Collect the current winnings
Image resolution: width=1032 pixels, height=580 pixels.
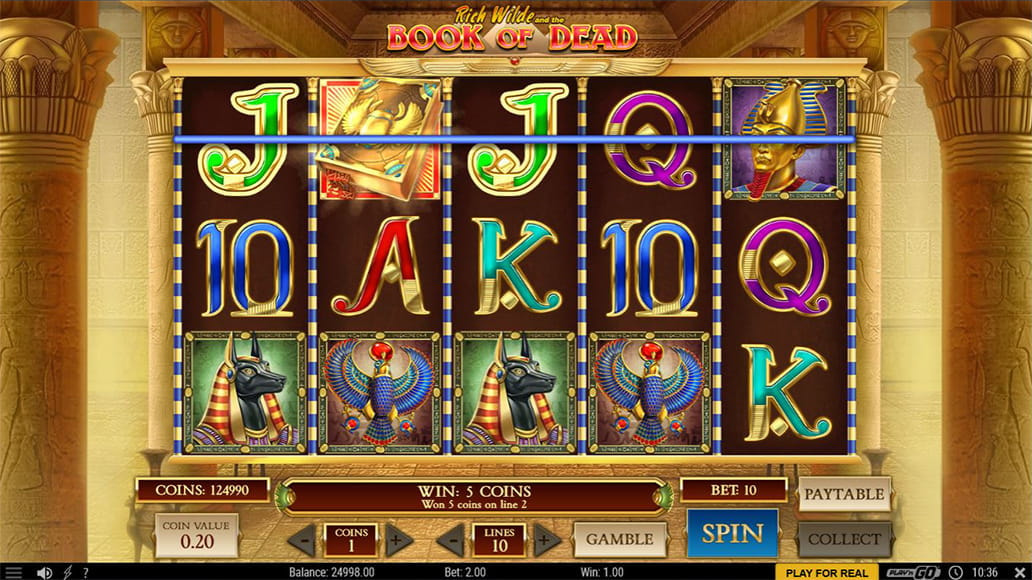(x=844, y=538)
